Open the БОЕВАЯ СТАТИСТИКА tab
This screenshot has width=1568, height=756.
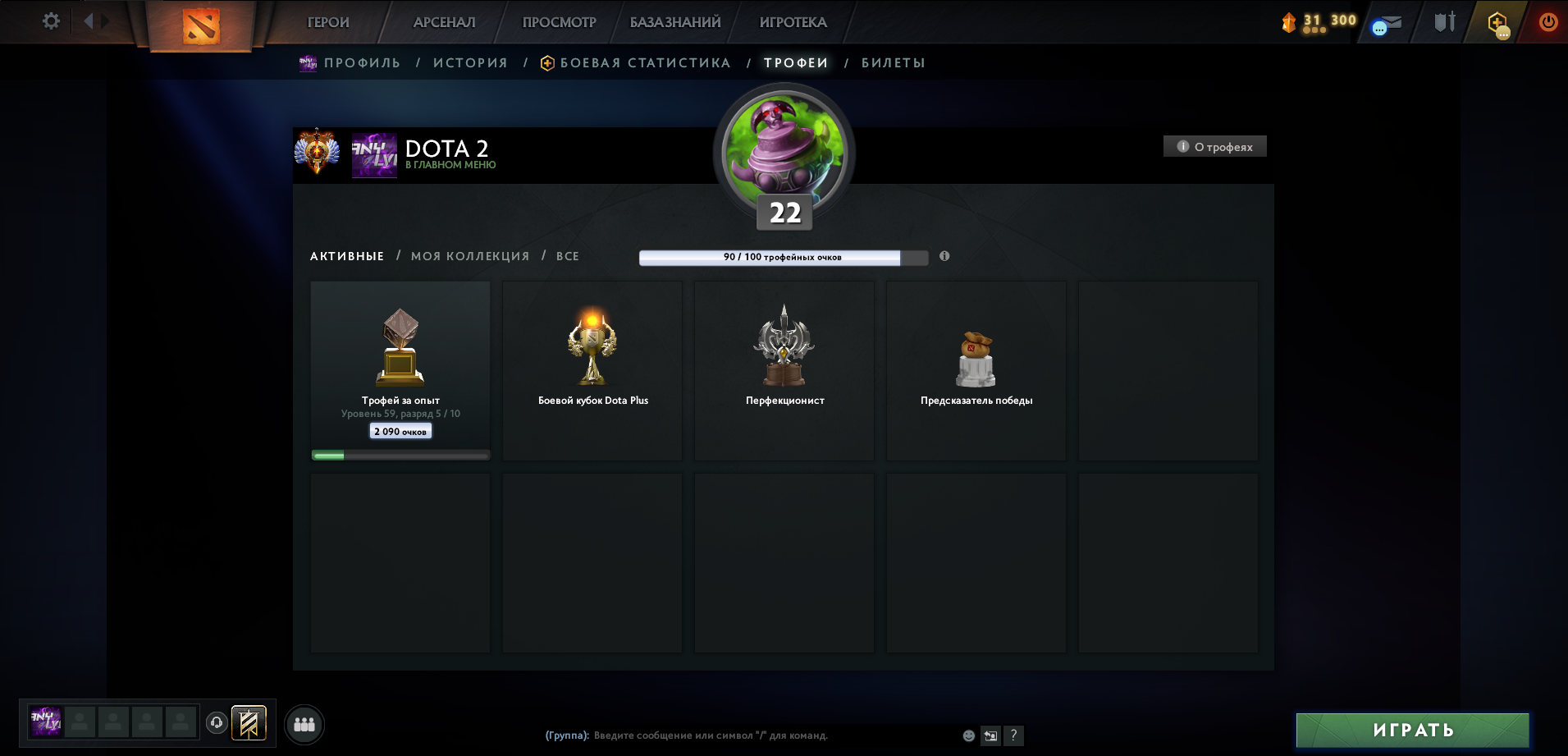[x=645, y=63]
